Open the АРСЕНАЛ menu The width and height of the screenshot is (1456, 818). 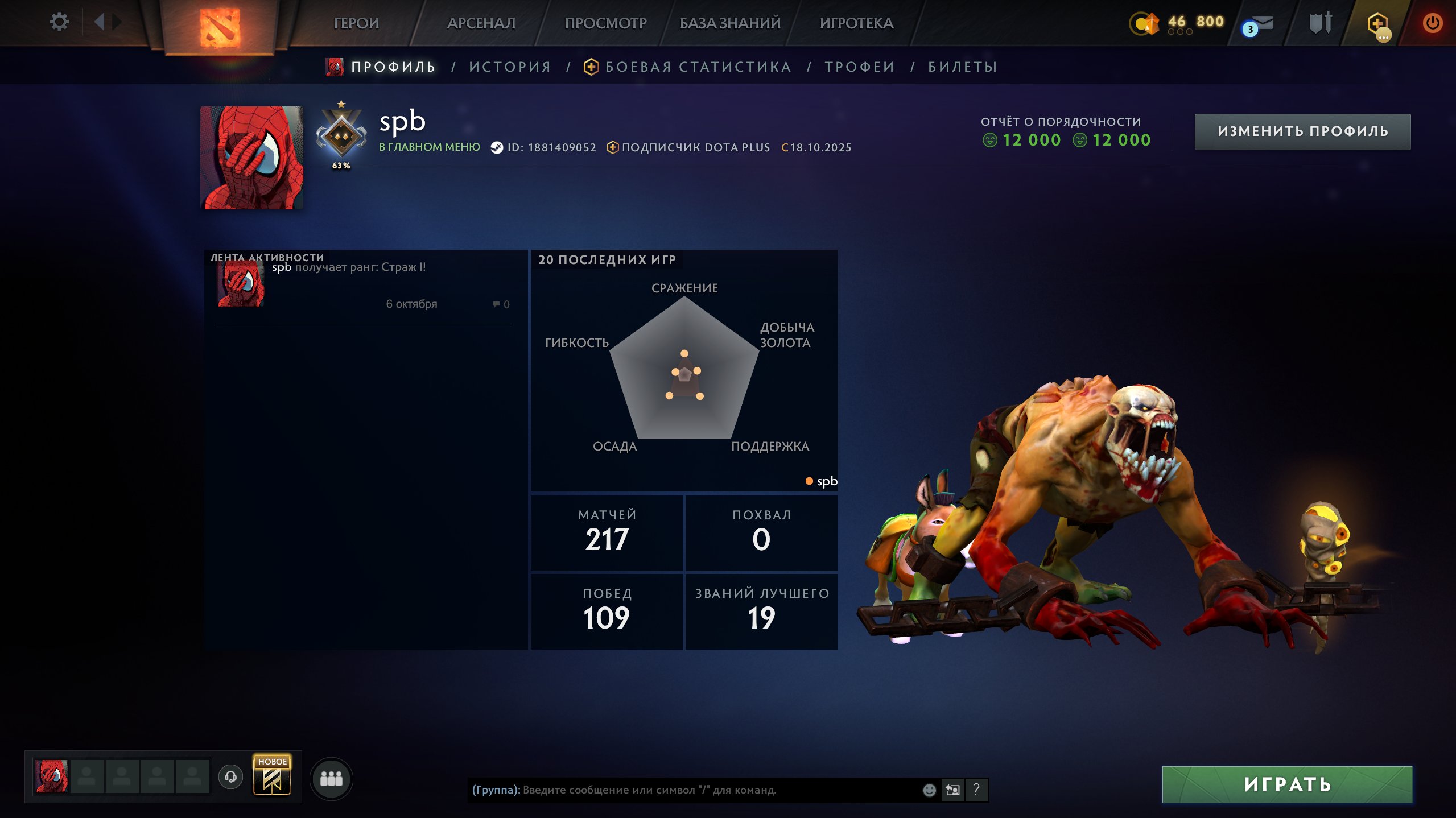(481, 23)
